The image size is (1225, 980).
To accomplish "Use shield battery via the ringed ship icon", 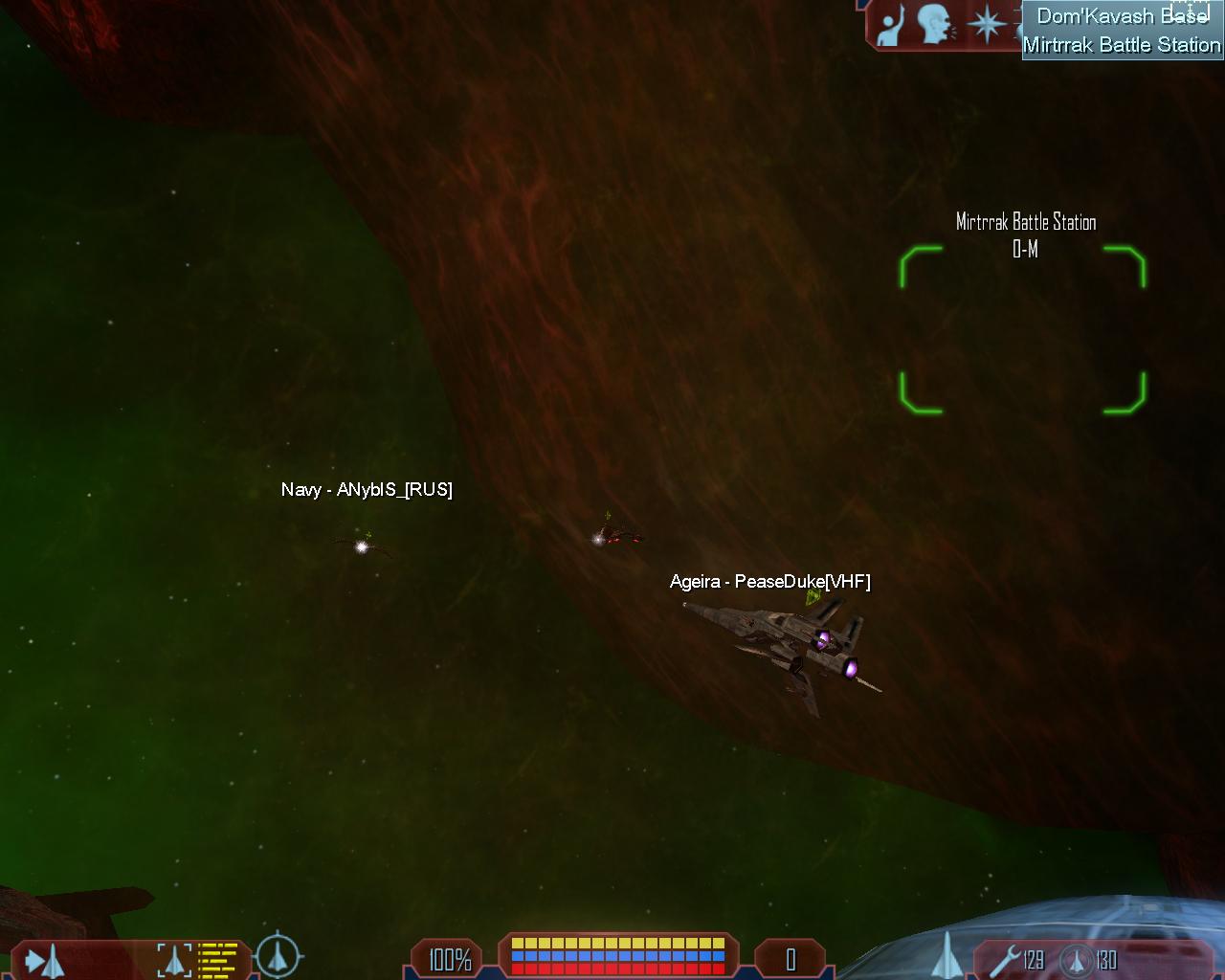I will (1077, 958).
